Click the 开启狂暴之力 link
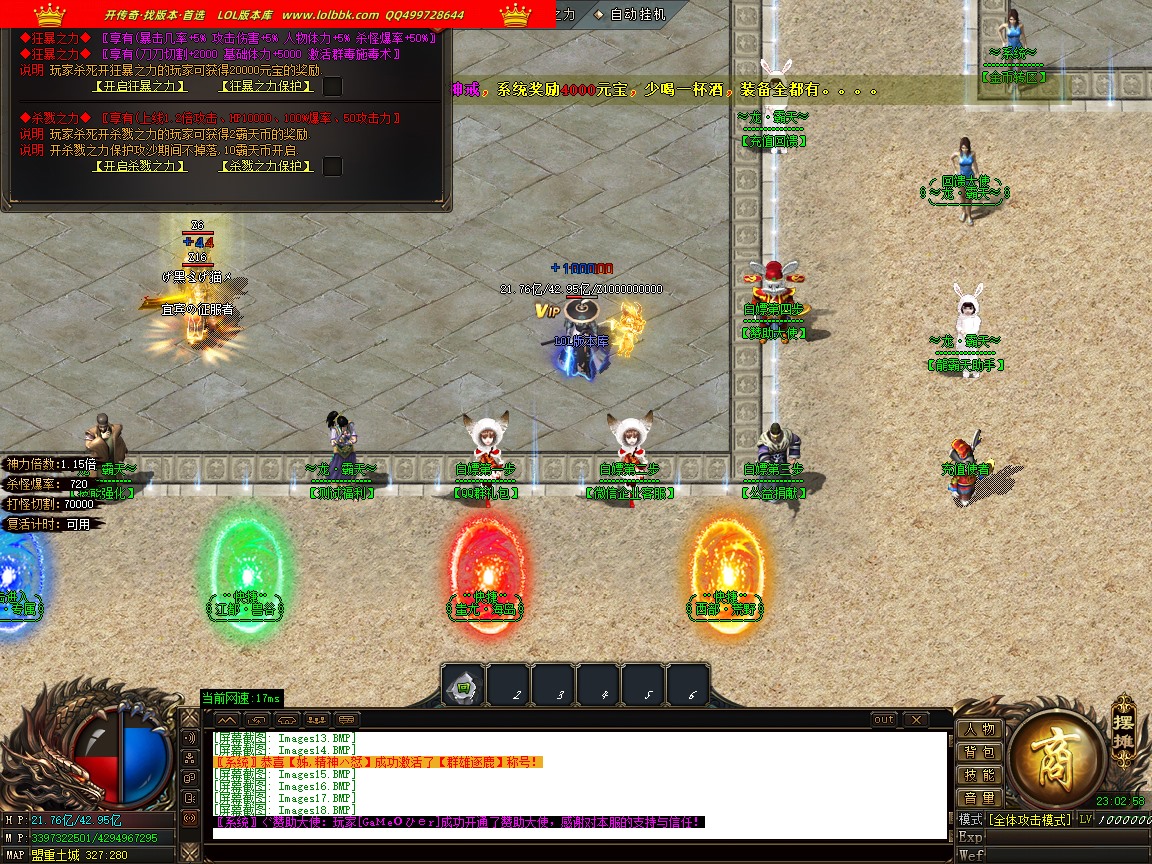Image resolution: width=1152 pixels, height=864 pixels. 139,86
